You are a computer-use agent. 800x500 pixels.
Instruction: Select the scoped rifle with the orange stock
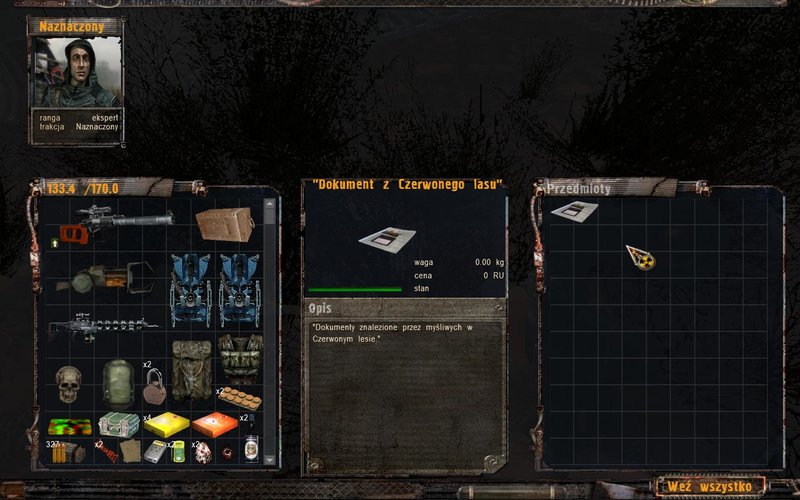[108, 224]
